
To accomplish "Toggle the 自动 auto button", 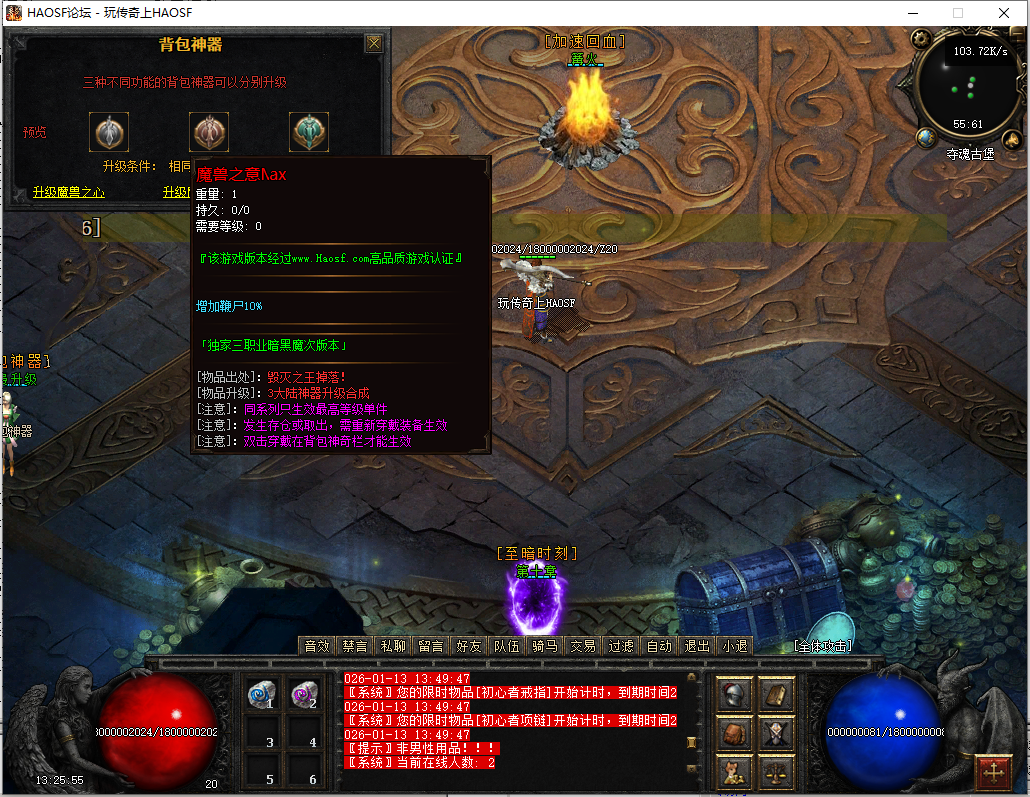I will [x=659, y=646].
